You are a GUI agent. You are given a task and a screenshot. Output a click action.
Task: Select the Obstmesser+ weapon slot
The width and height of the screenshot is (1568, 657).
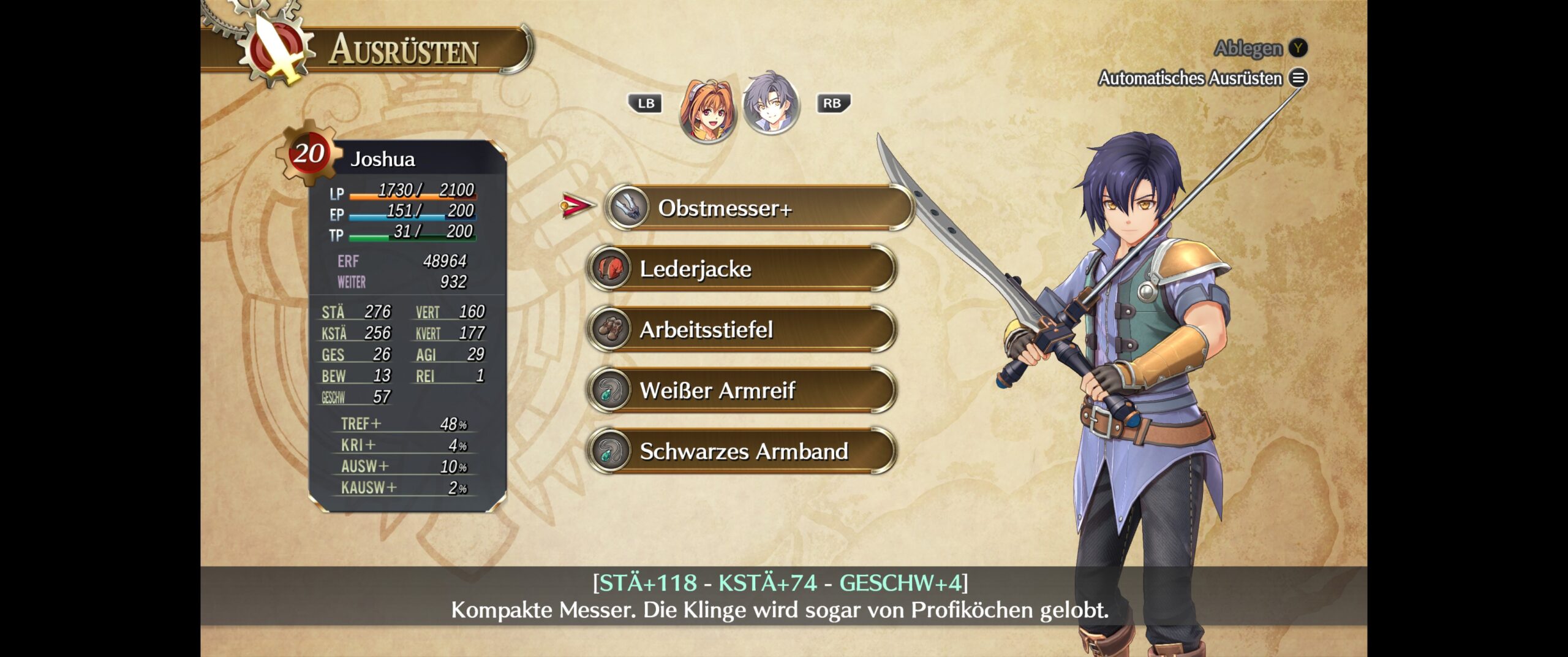pos(759,208)
